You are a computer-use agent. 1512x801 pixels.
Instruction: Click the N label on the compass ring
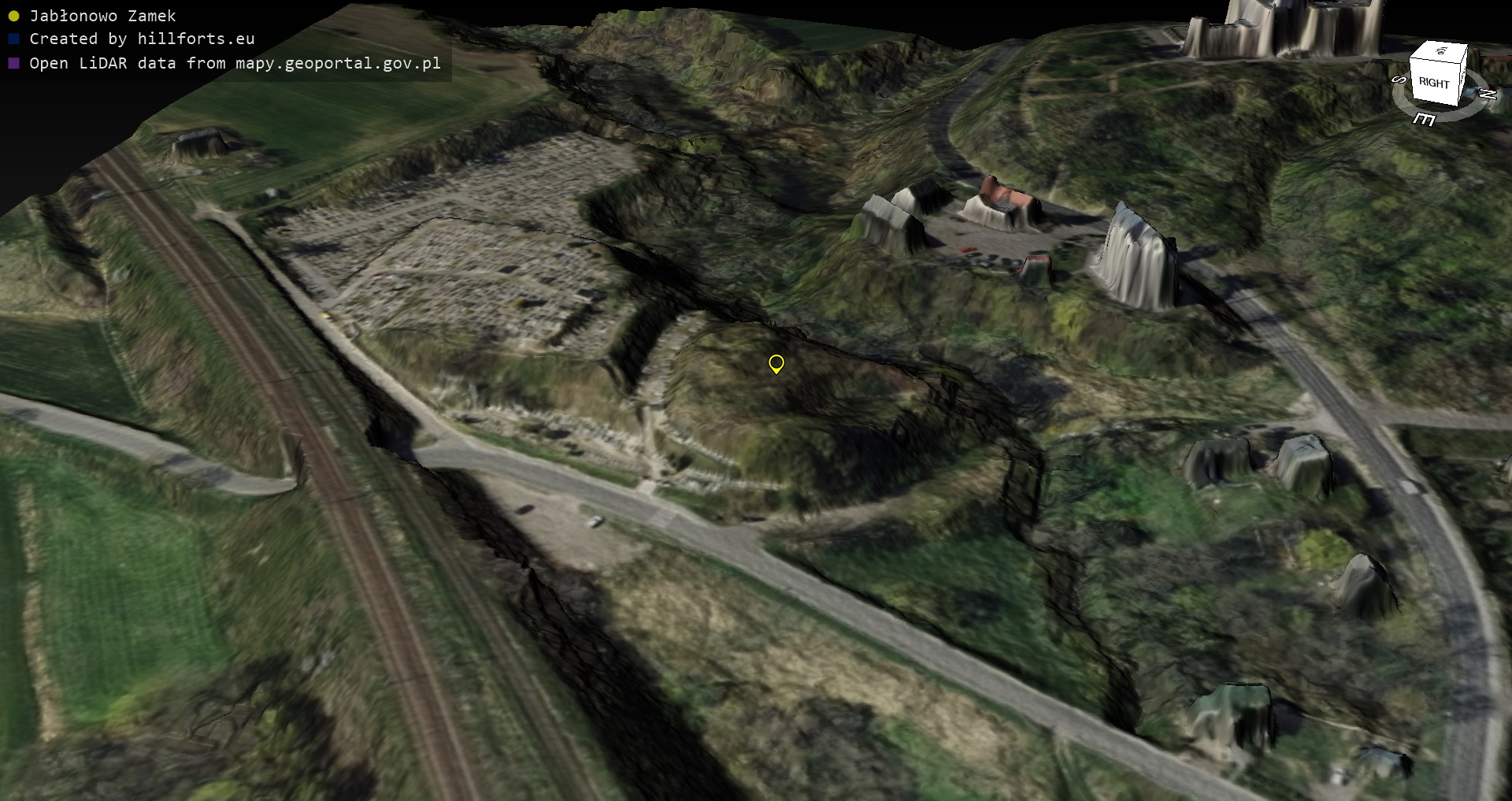point(1488,94)
